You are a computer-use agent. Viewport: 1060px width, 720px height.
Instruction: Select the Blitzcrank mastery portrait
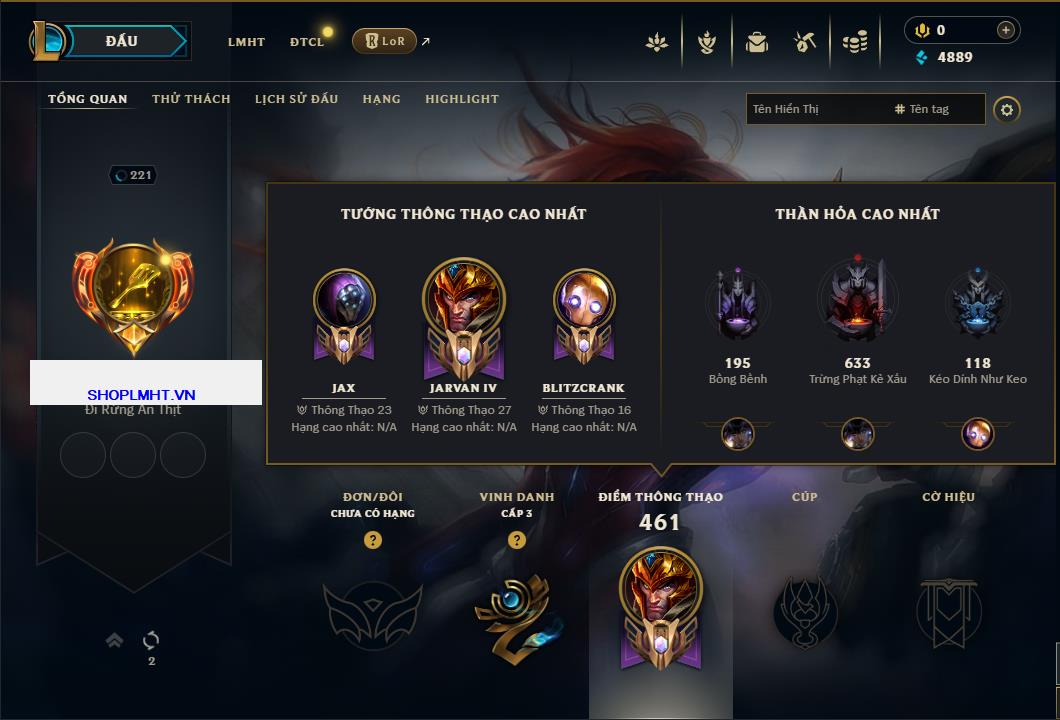584,303
